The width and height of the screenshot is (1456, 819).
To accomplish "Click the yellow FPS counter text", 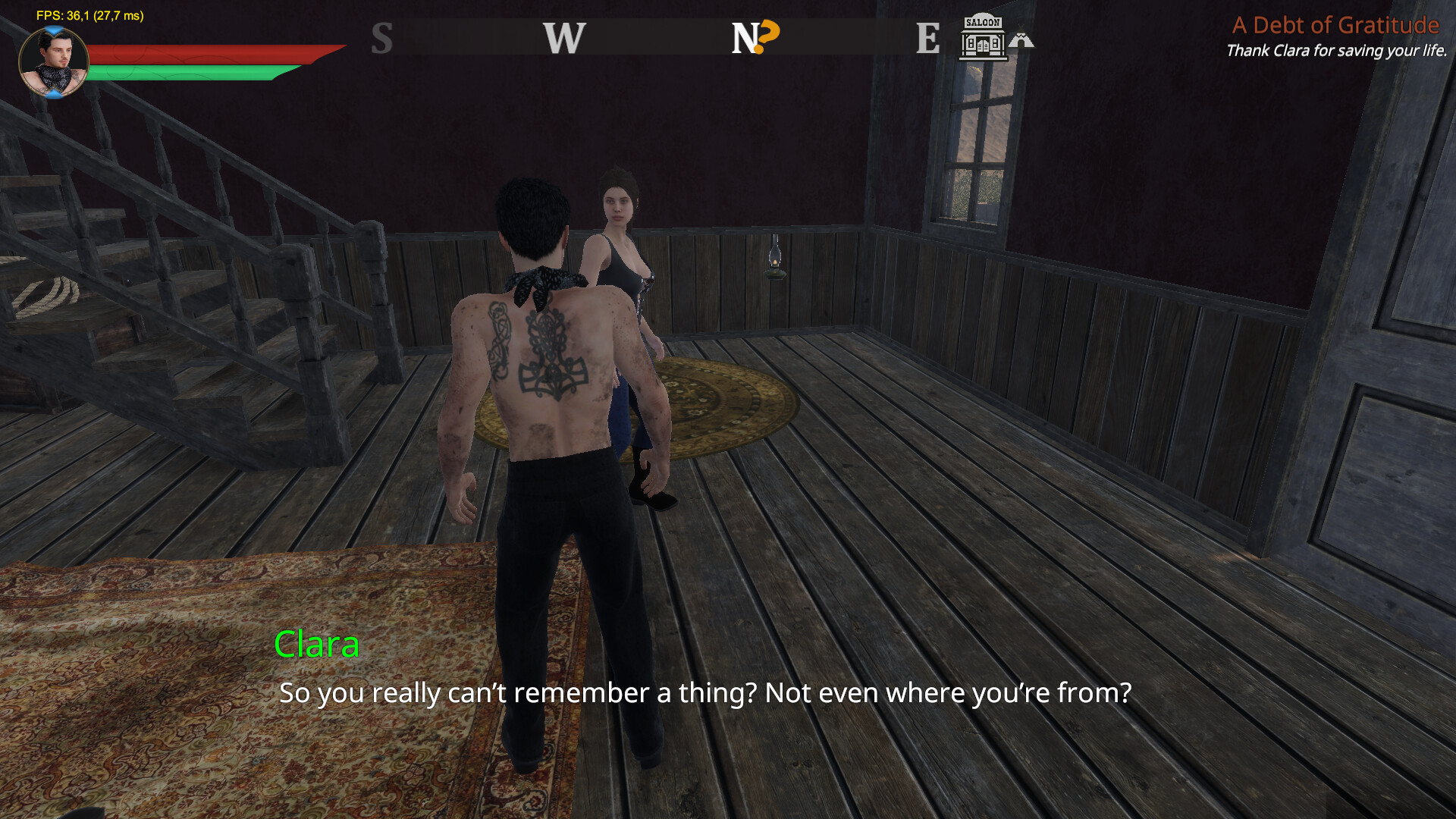I will click(89, 14).
